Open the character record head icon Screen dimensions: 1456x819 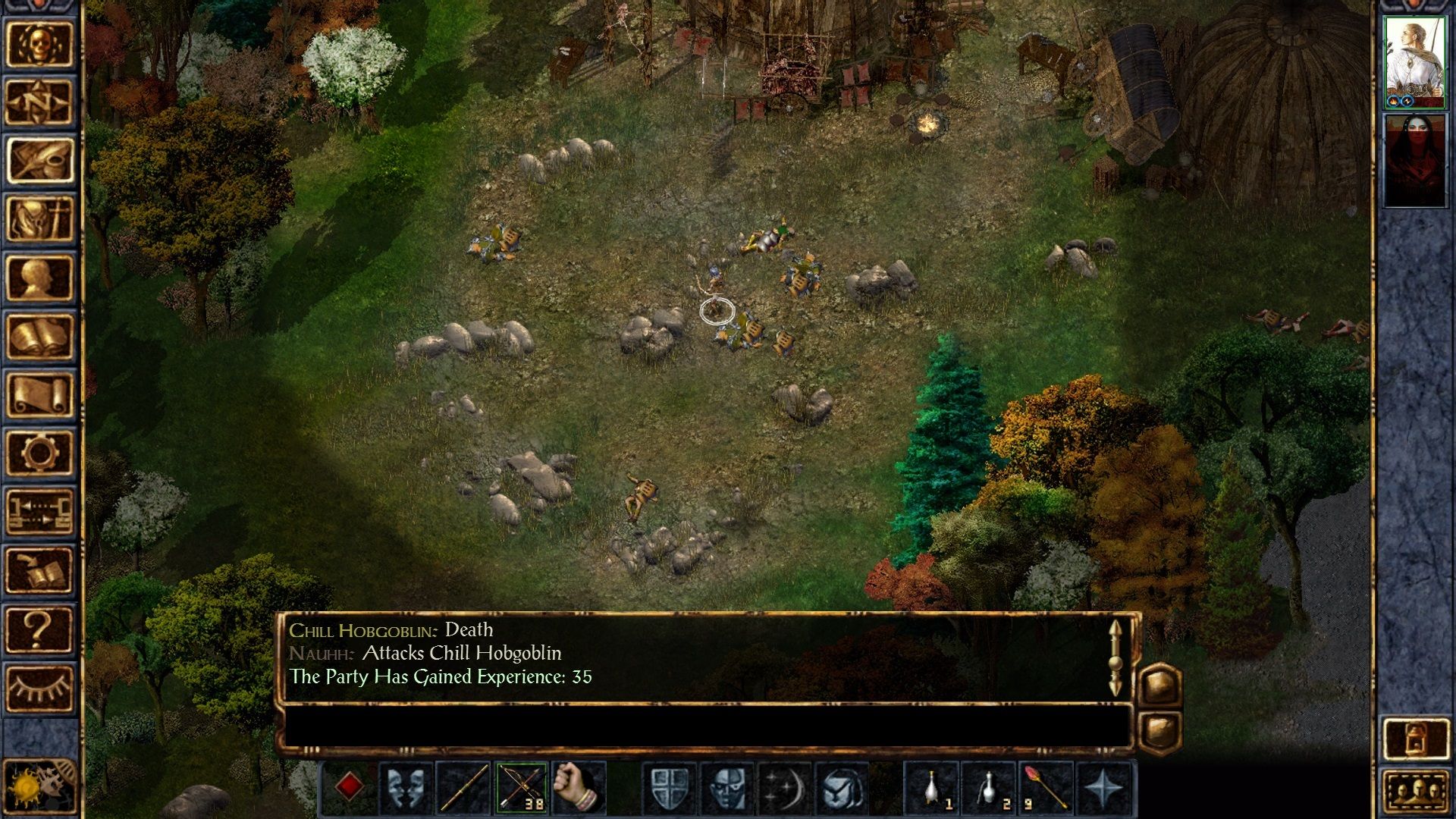tap(39, 278)
